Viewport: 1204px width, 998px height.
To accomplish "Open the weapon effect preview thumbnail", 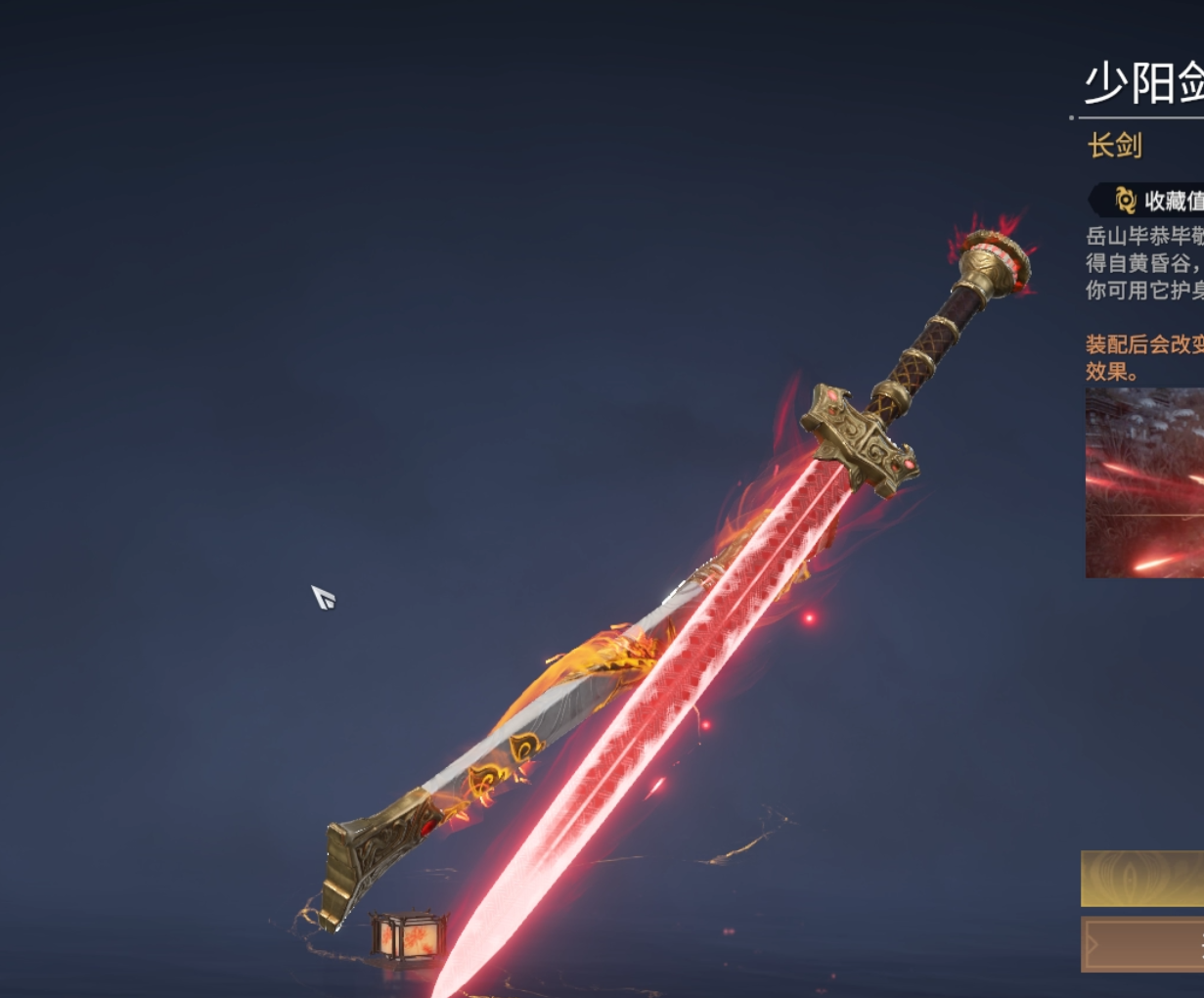I will pos(1145,482).
